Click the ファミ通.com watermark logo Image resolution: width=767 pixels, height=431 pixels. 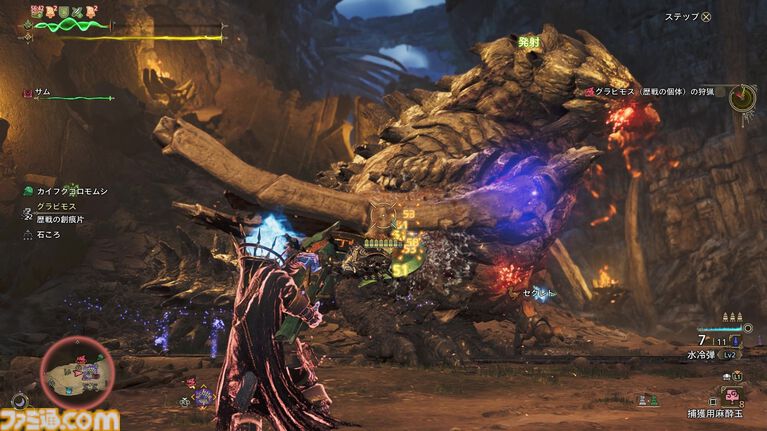pos(60,418)
